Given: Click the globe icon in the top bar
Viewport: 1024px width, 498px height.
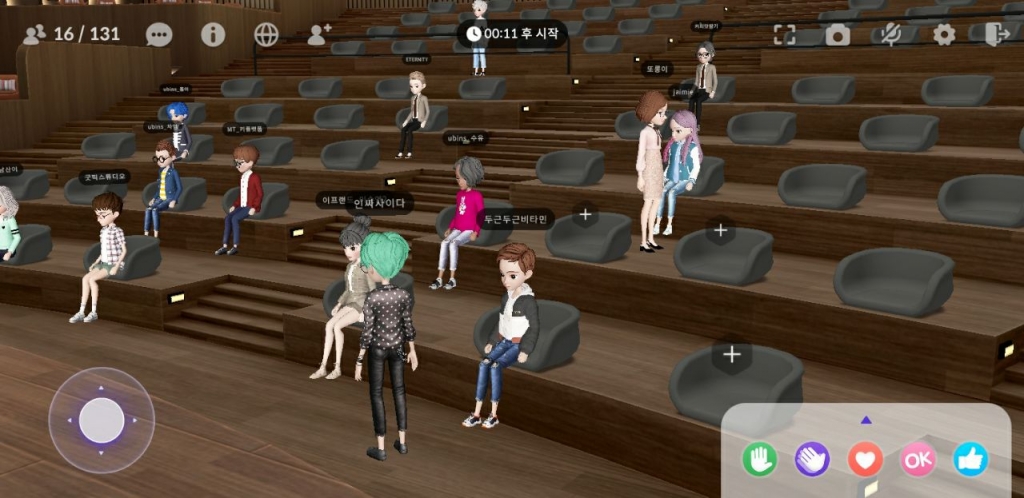Looking at the screenshot, I should click(x=266, y=35).
